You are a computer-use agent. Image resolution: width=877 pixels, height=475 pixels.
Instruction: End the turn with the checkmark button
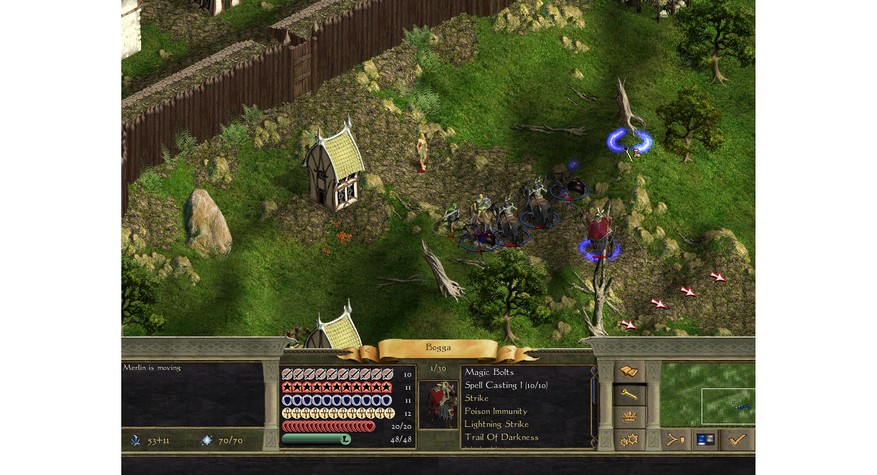pos(737,439)
